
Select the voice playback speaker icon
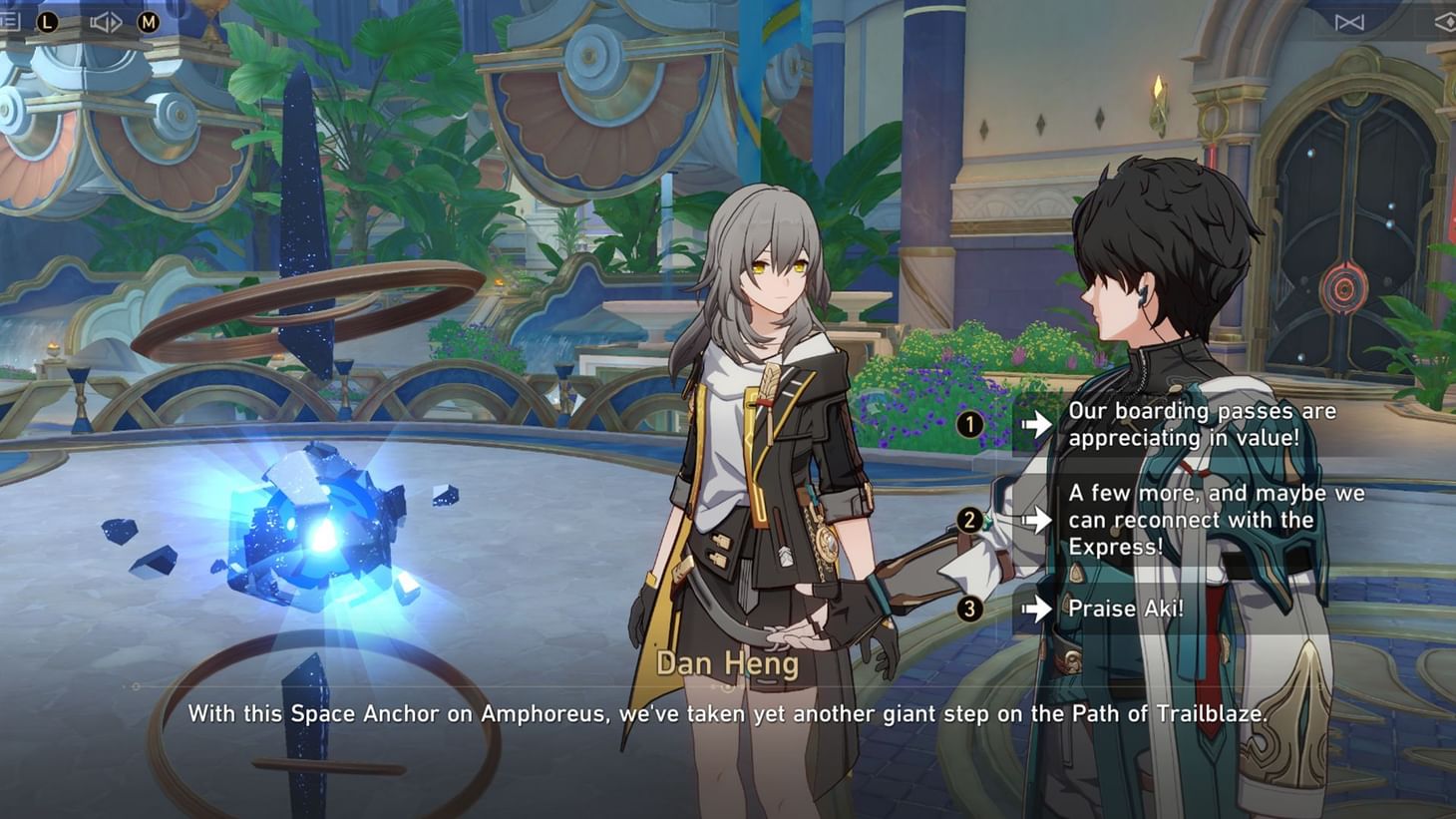[104, 22]
